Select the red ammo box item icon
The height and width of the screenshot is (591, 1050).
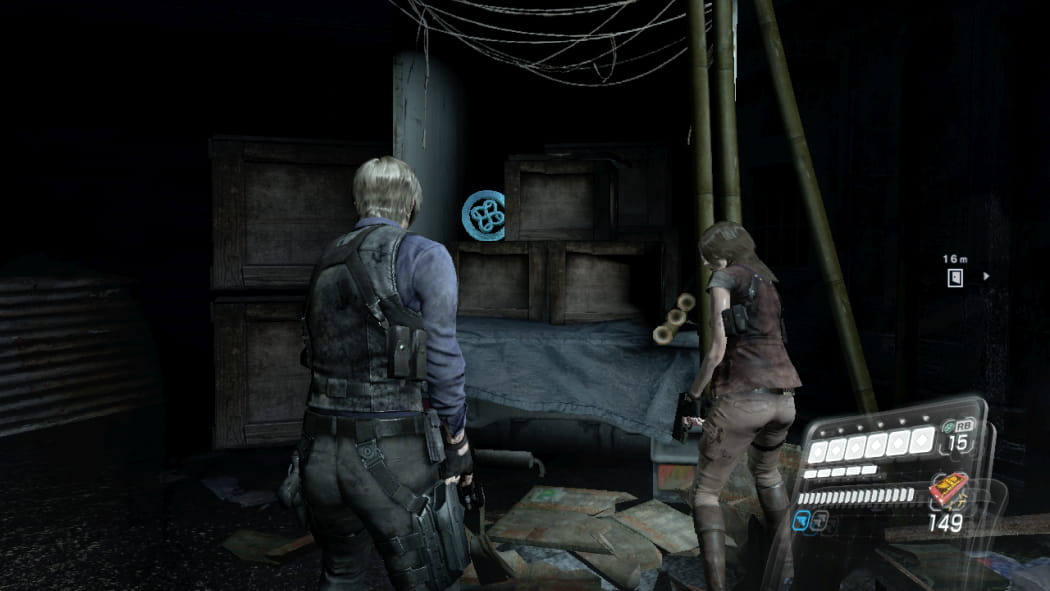coord(947,491)
